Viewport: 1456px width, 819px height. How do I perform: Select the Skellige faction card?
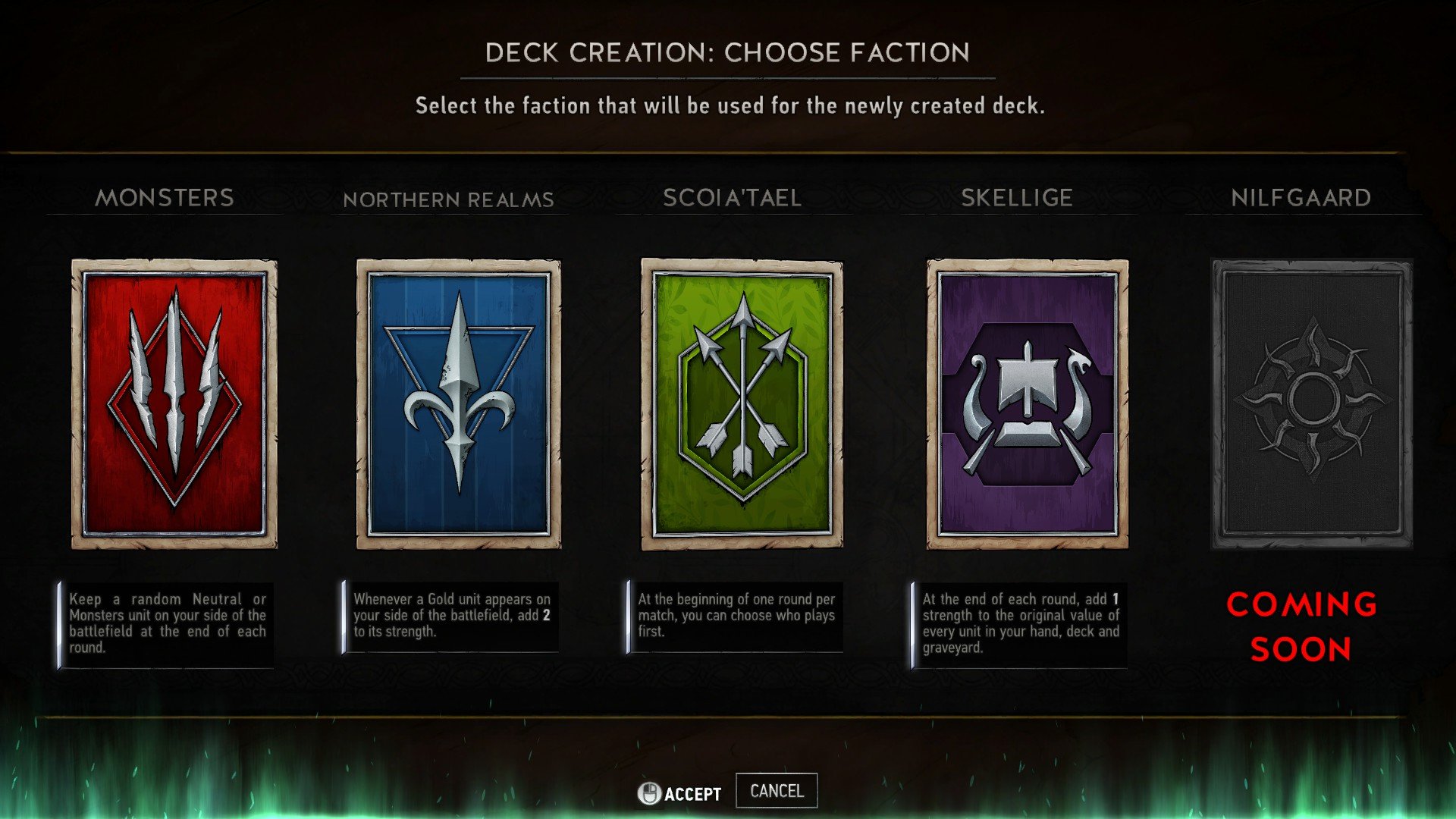tap(1027, 403)
